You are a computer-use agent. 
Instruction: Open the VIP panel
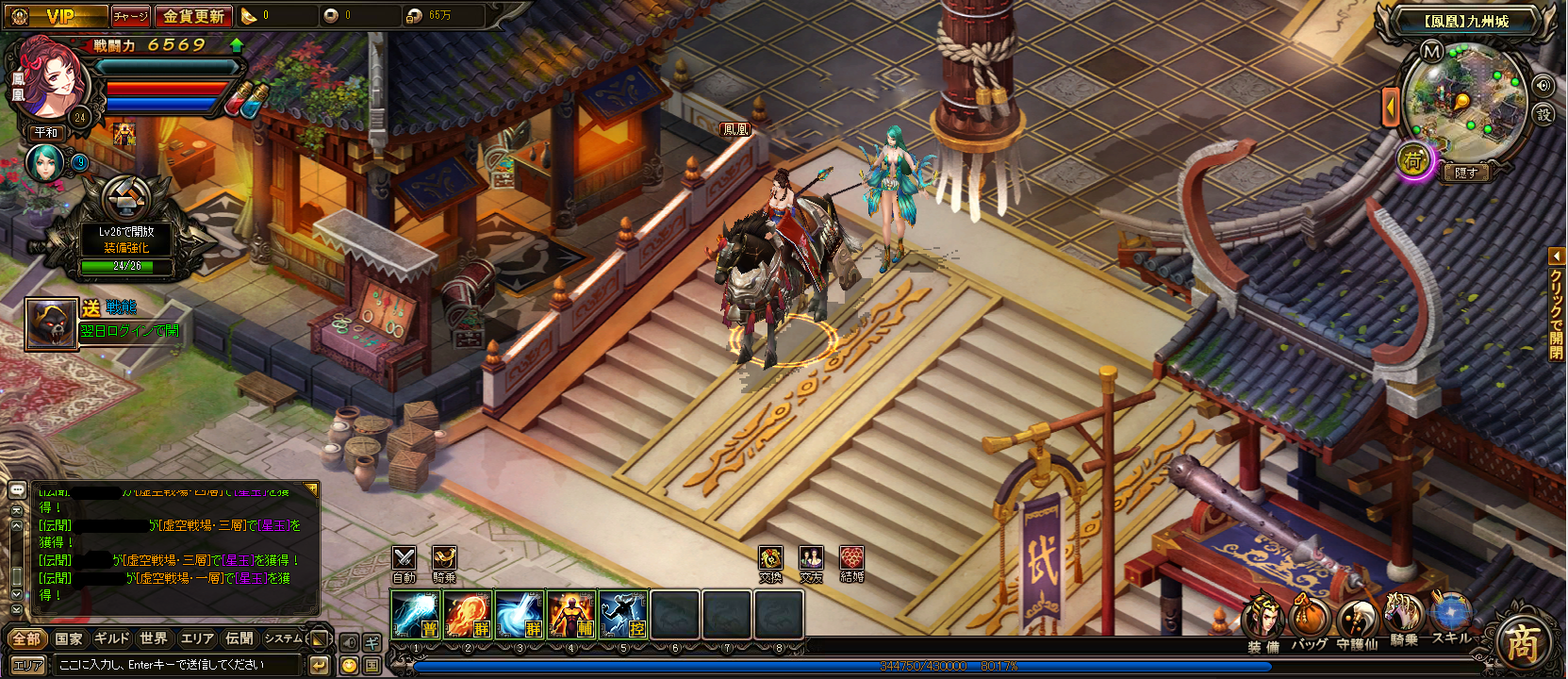[58, 16]
